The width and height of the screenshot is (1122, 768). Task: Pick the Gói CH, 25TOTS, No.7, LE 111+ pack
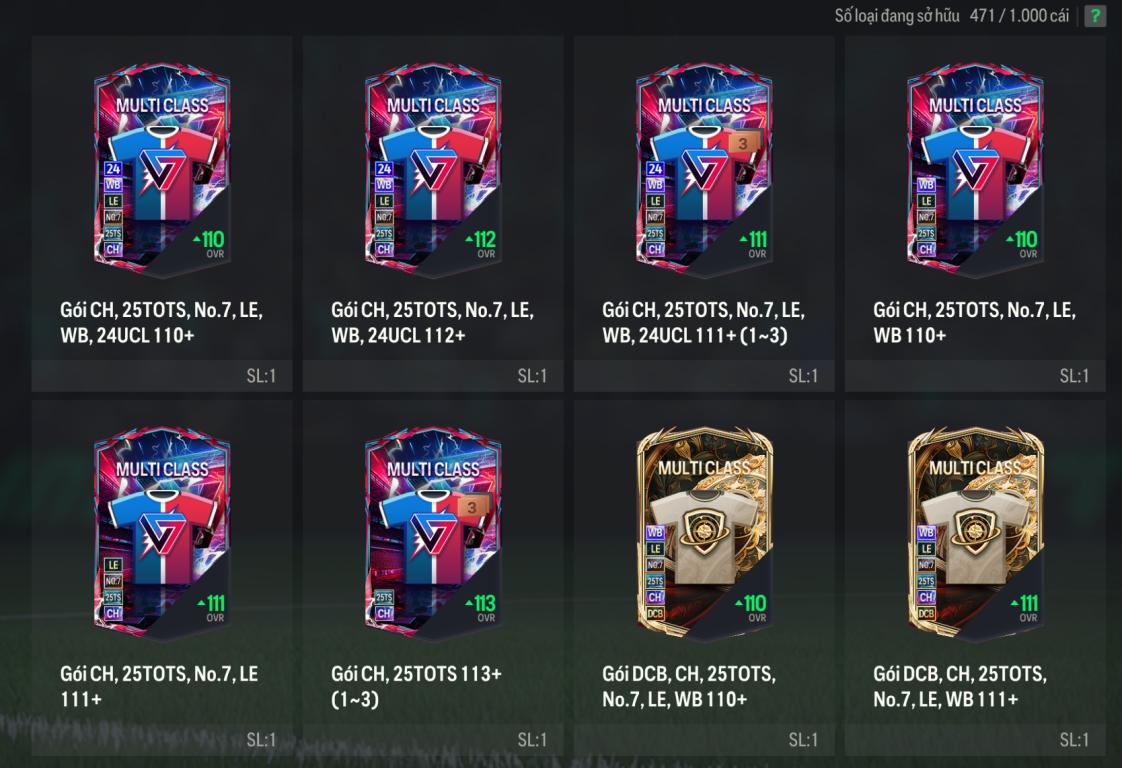(162, 533)
